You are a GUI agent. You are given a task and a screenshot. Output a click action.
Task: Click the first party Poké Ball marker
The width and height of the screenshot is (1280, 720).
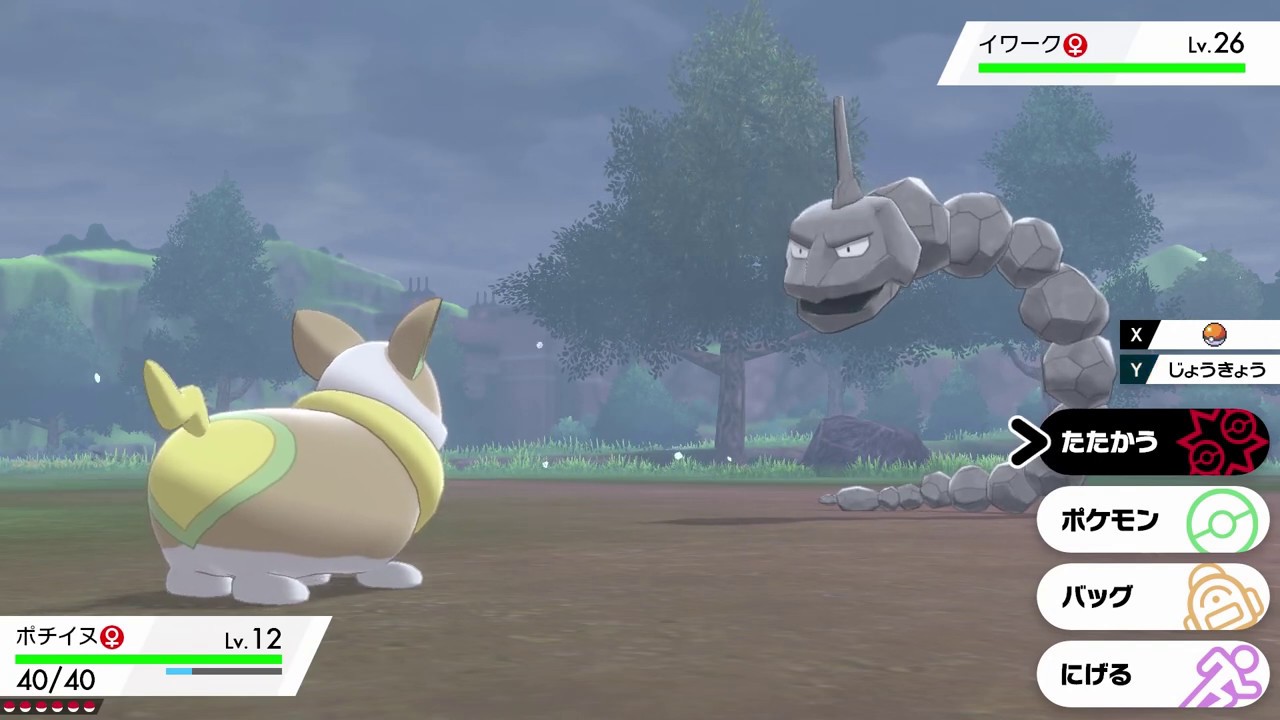10,706
